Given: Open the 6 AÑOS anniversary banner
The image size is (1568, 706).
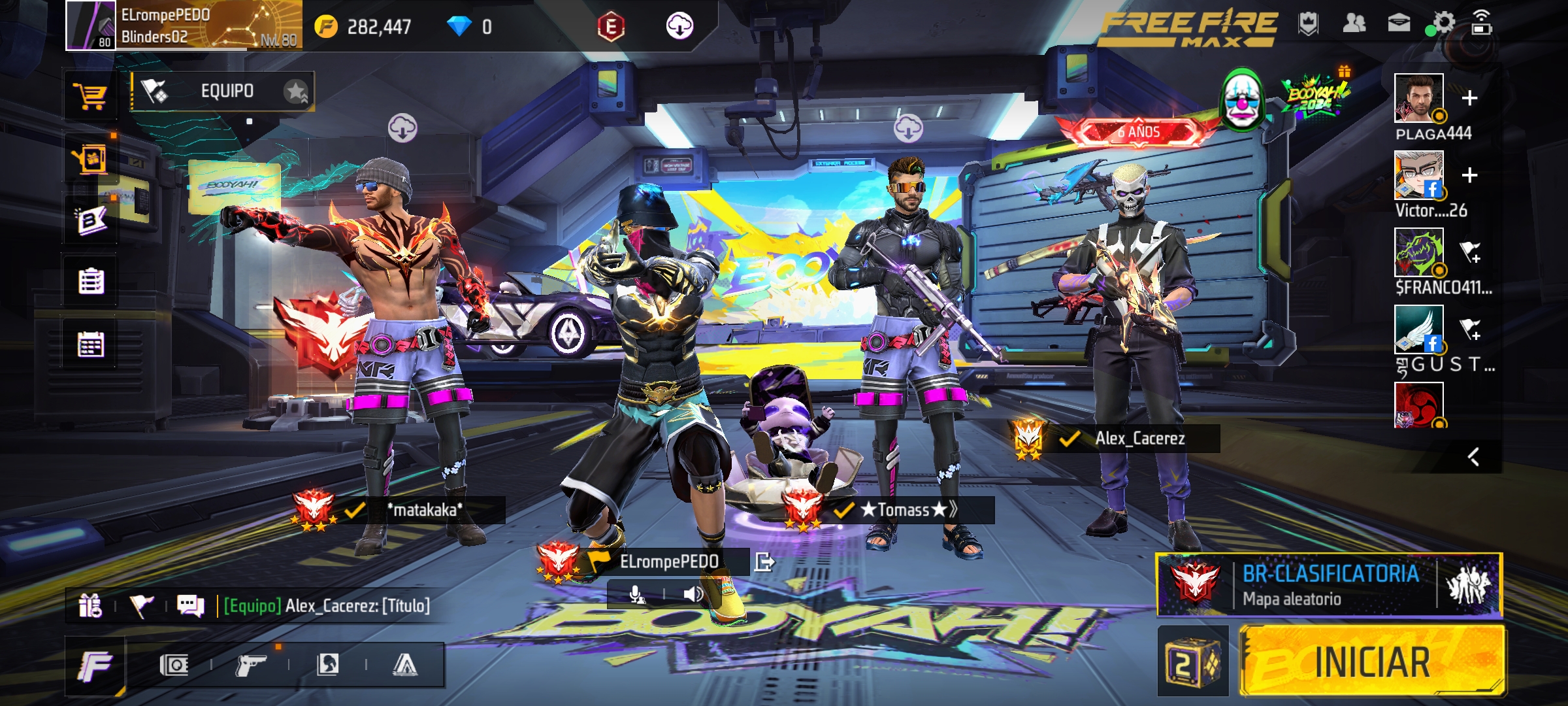Looking at the screenshot, I should coord(1137,132).
